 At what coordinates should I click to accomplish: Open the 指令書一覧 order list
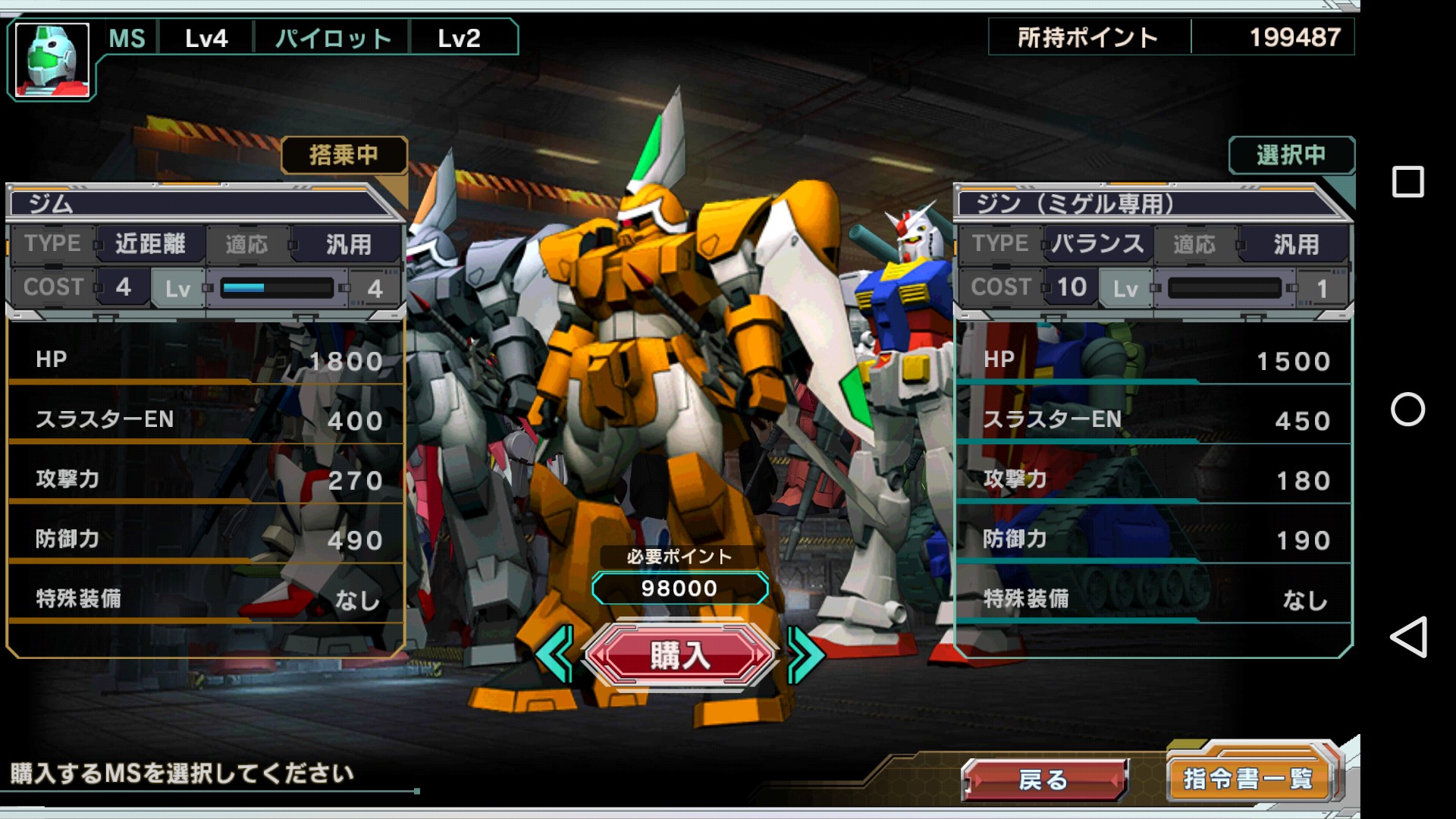click(x=1249, y=777)
